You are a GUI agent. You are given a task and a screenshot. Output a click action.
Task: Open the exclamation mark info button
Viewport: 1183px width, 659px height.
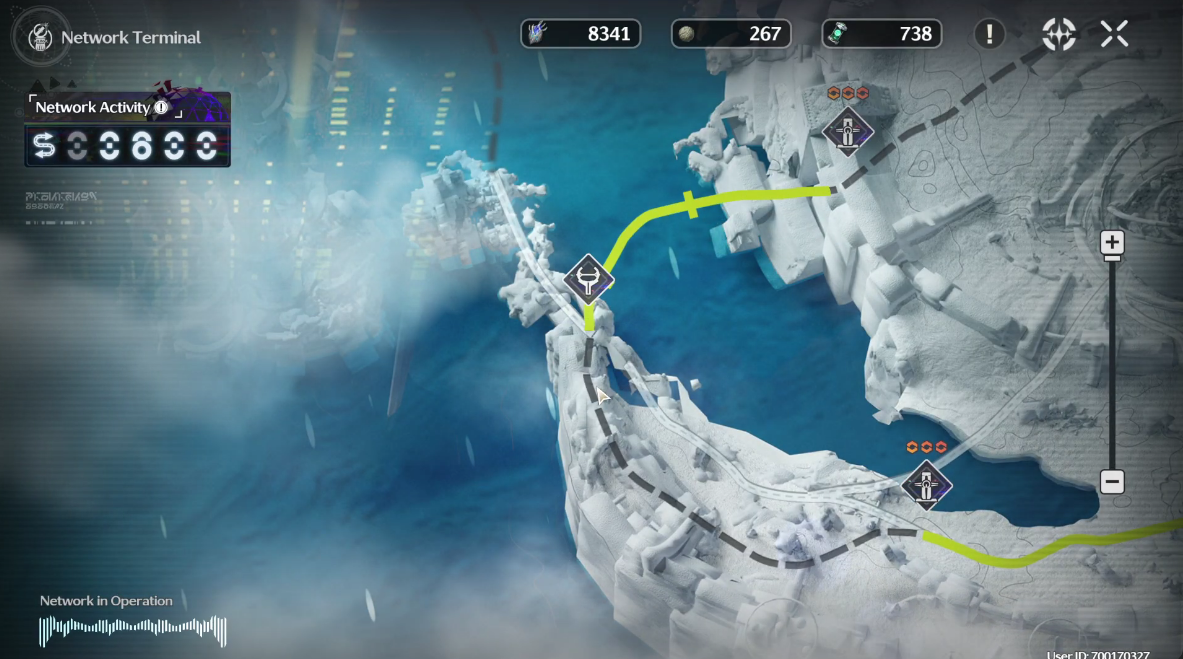989,34
